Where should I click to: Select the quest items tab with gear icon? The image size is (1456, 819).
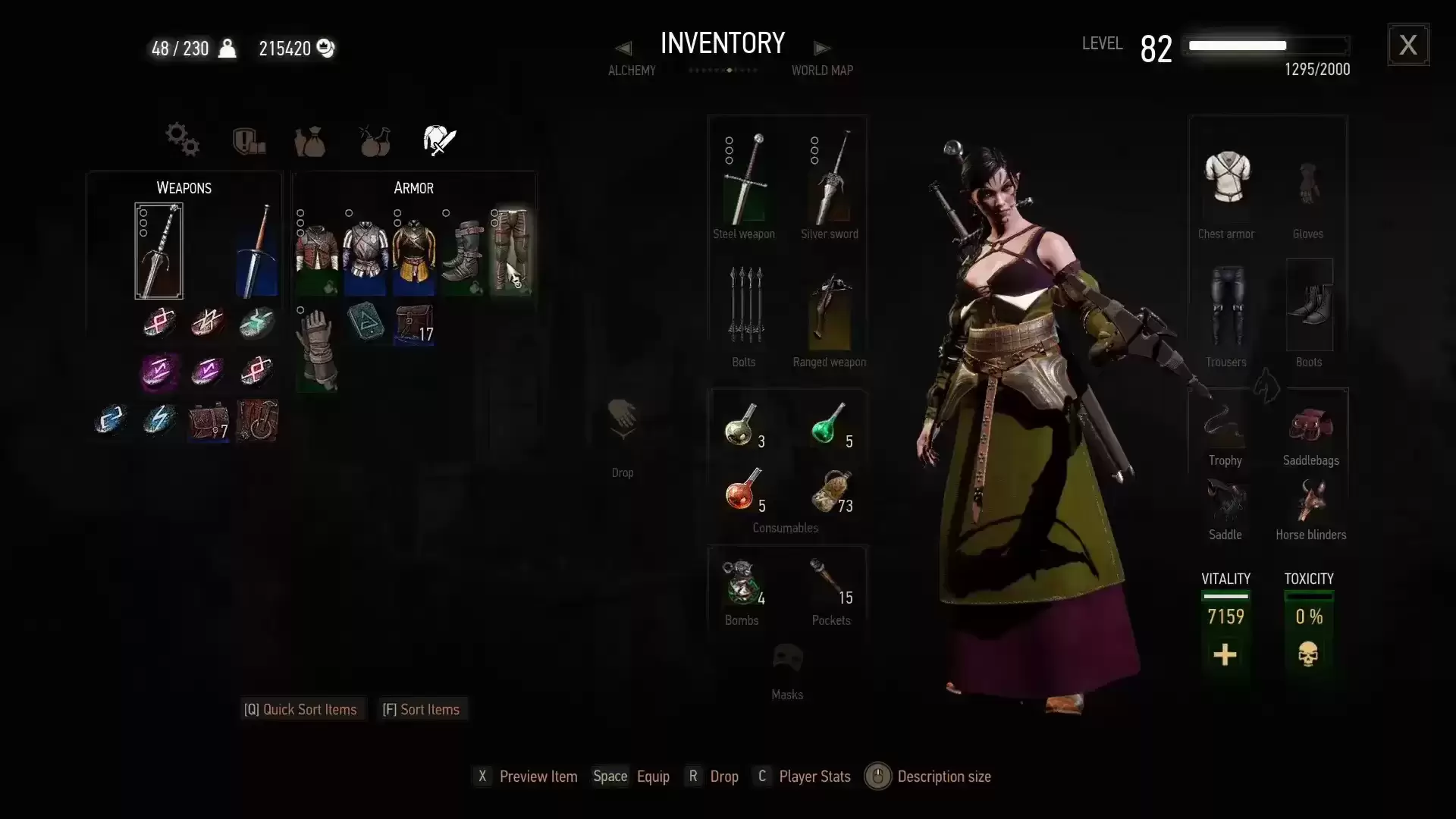pyautogui.click(x=180, y=140)
